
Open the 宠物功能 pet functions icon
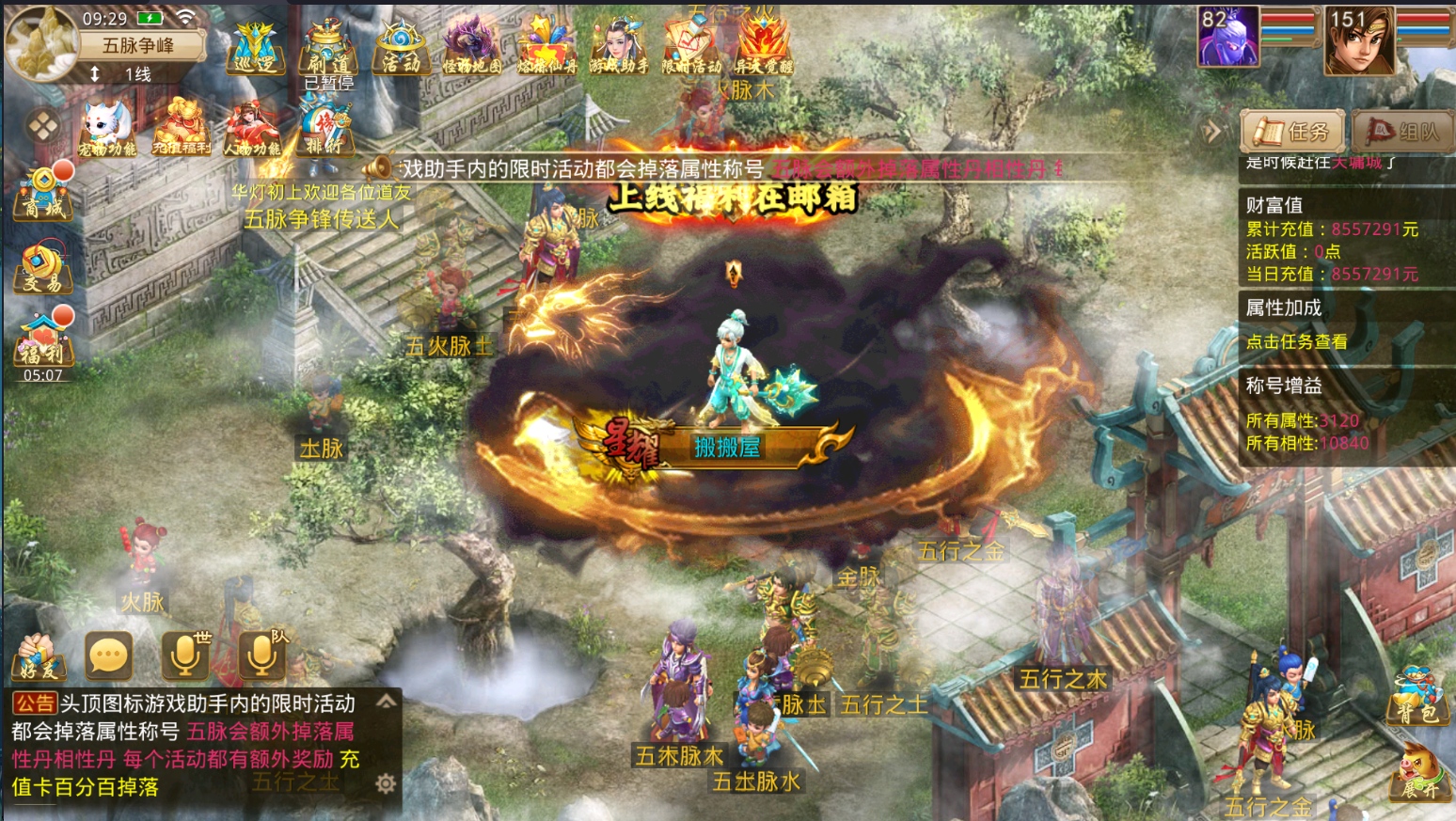click(x=106, y=129)
